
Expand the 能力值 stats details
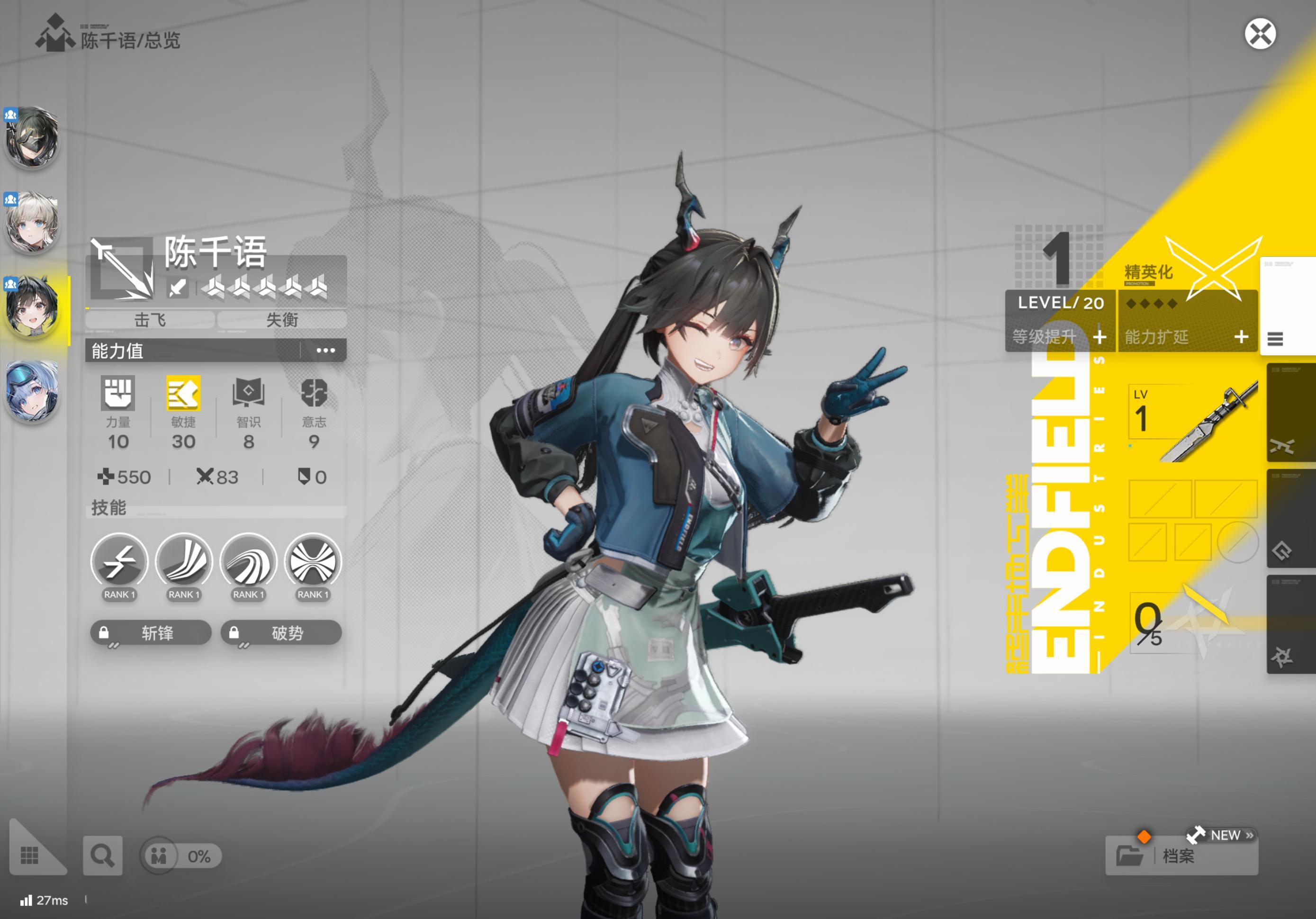pyautogui.click(x=325, y=350)
